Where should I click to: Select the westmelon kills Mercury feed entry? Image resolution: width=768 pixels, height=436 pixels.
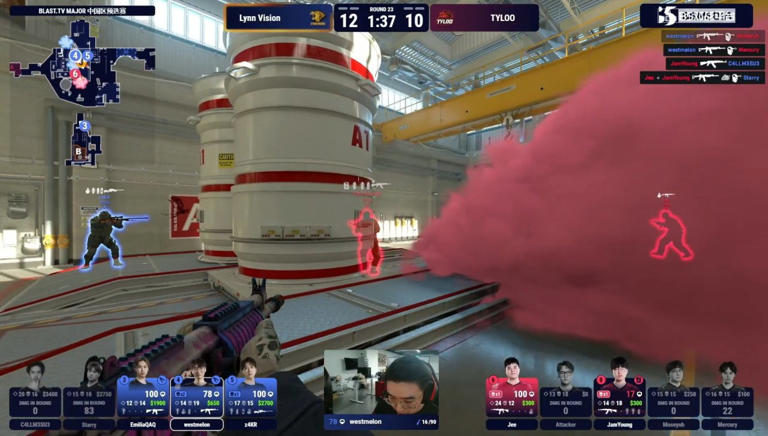pos(714,50)
